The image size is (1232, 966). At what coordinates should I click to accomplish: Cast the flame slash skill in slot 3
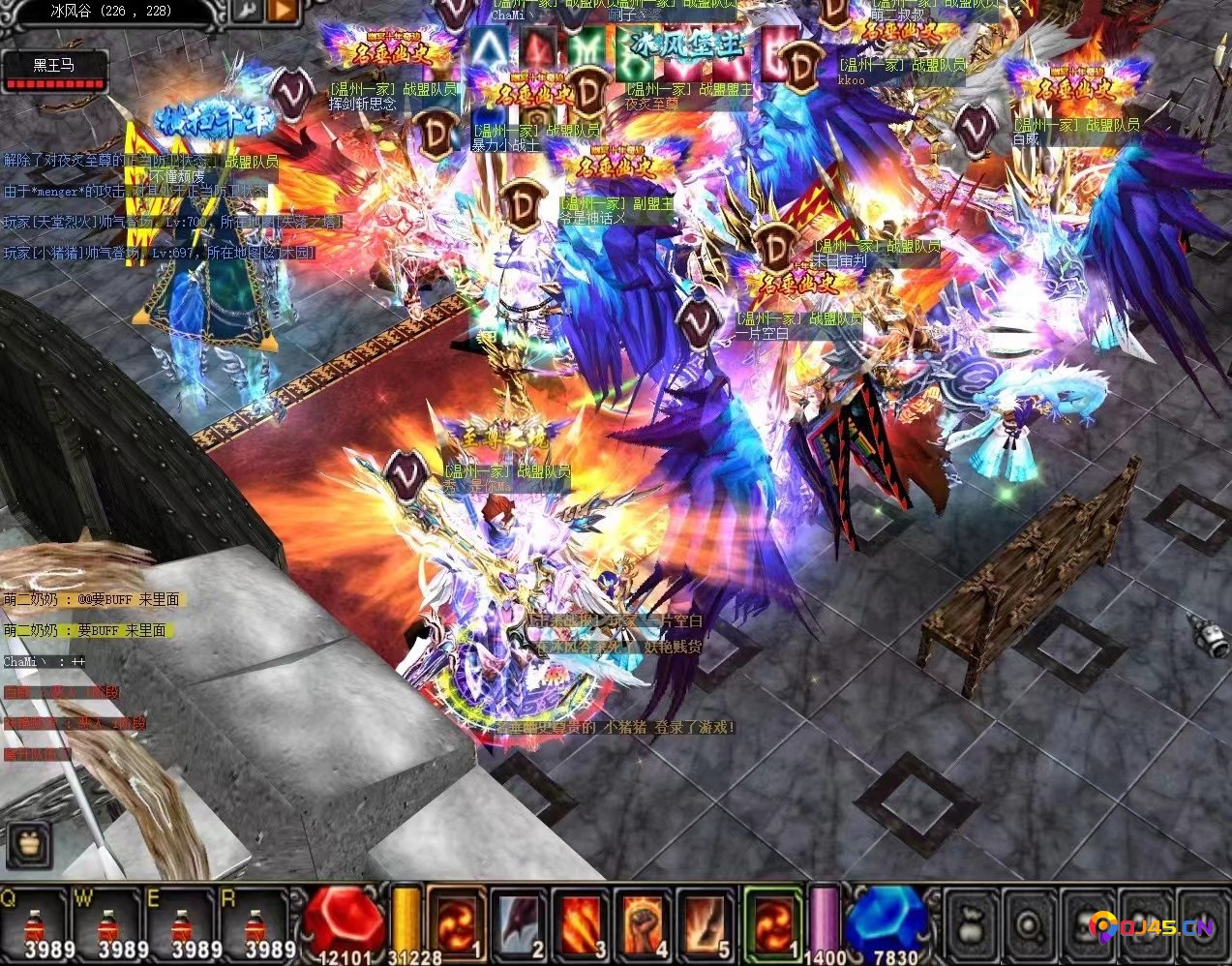click(x=583, y=924)
